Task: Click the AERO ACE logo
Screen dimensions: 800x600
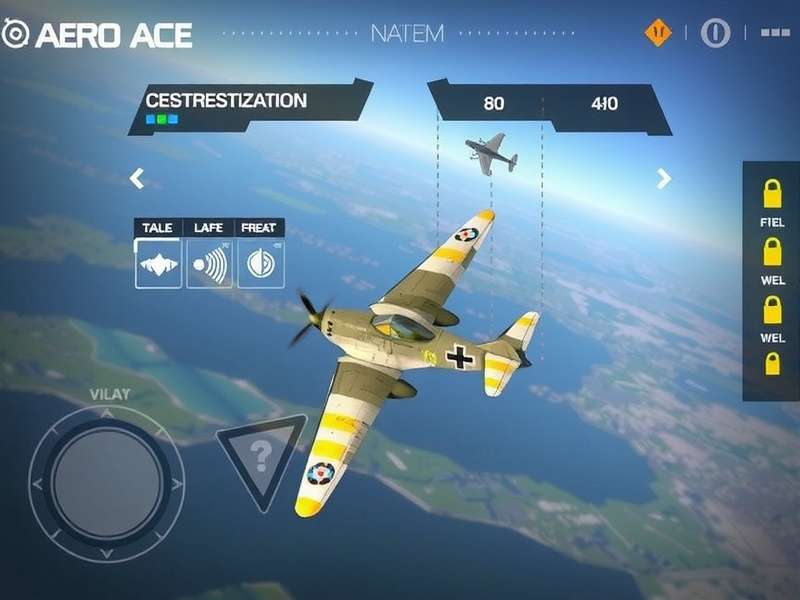Action: click(x=97, y=35)
